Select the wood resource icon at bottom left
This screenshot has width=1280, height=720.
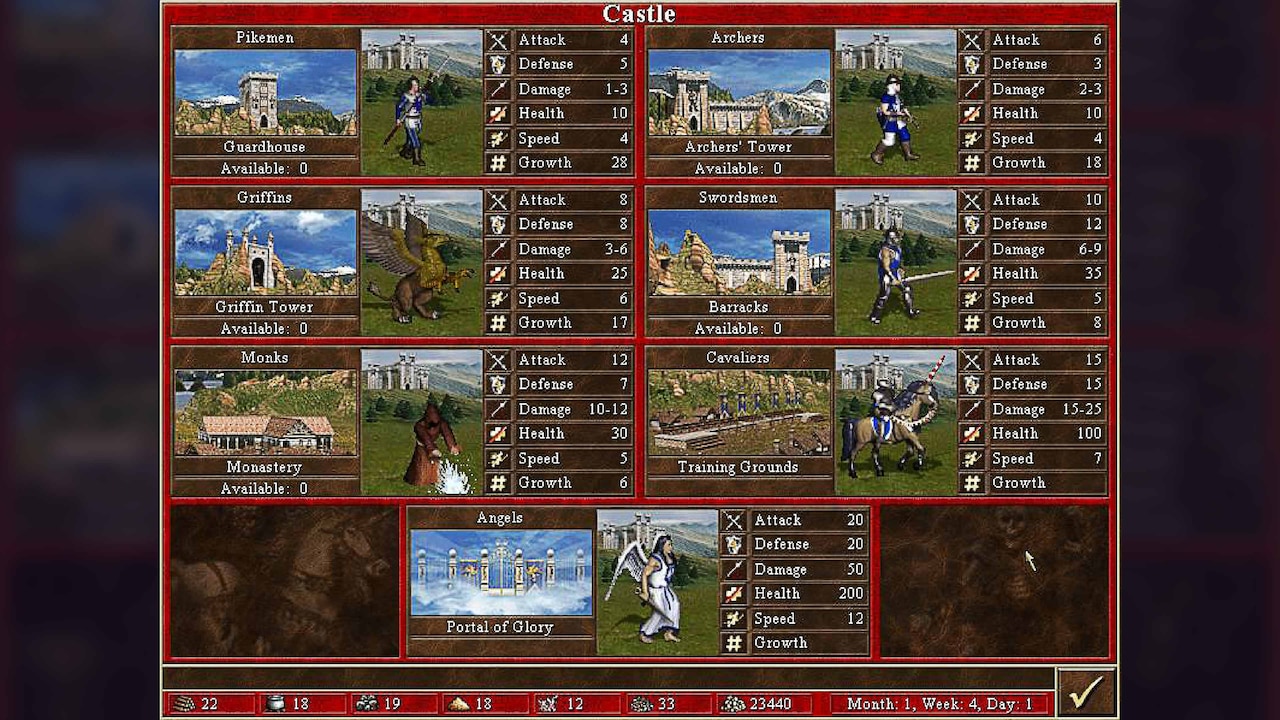pyautogui.click(x=186, y=704)
